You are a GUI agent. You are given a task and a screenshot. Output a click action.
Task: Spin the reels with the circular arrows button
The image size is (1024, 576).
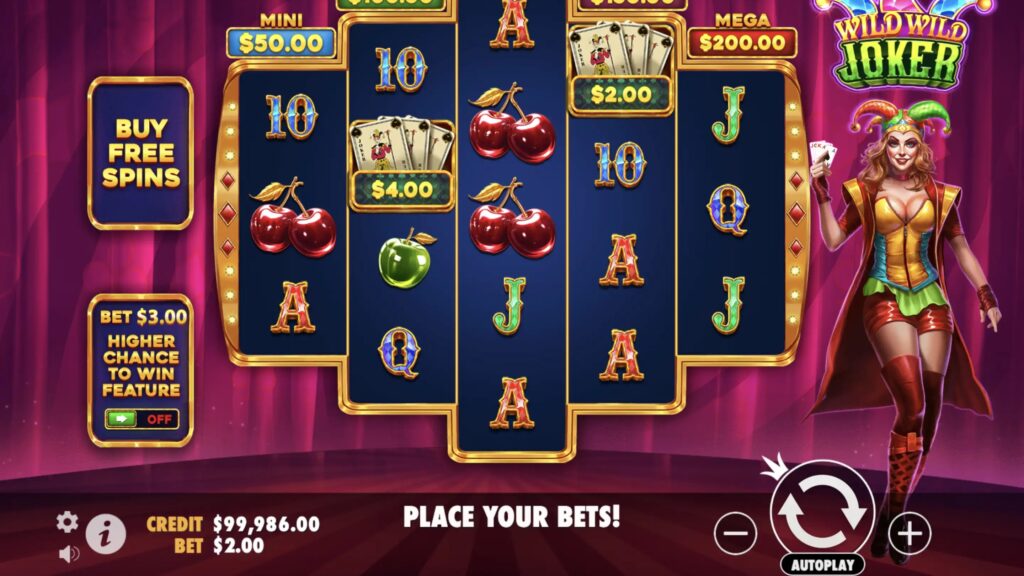pyautogui.click(x=823, y=511)
